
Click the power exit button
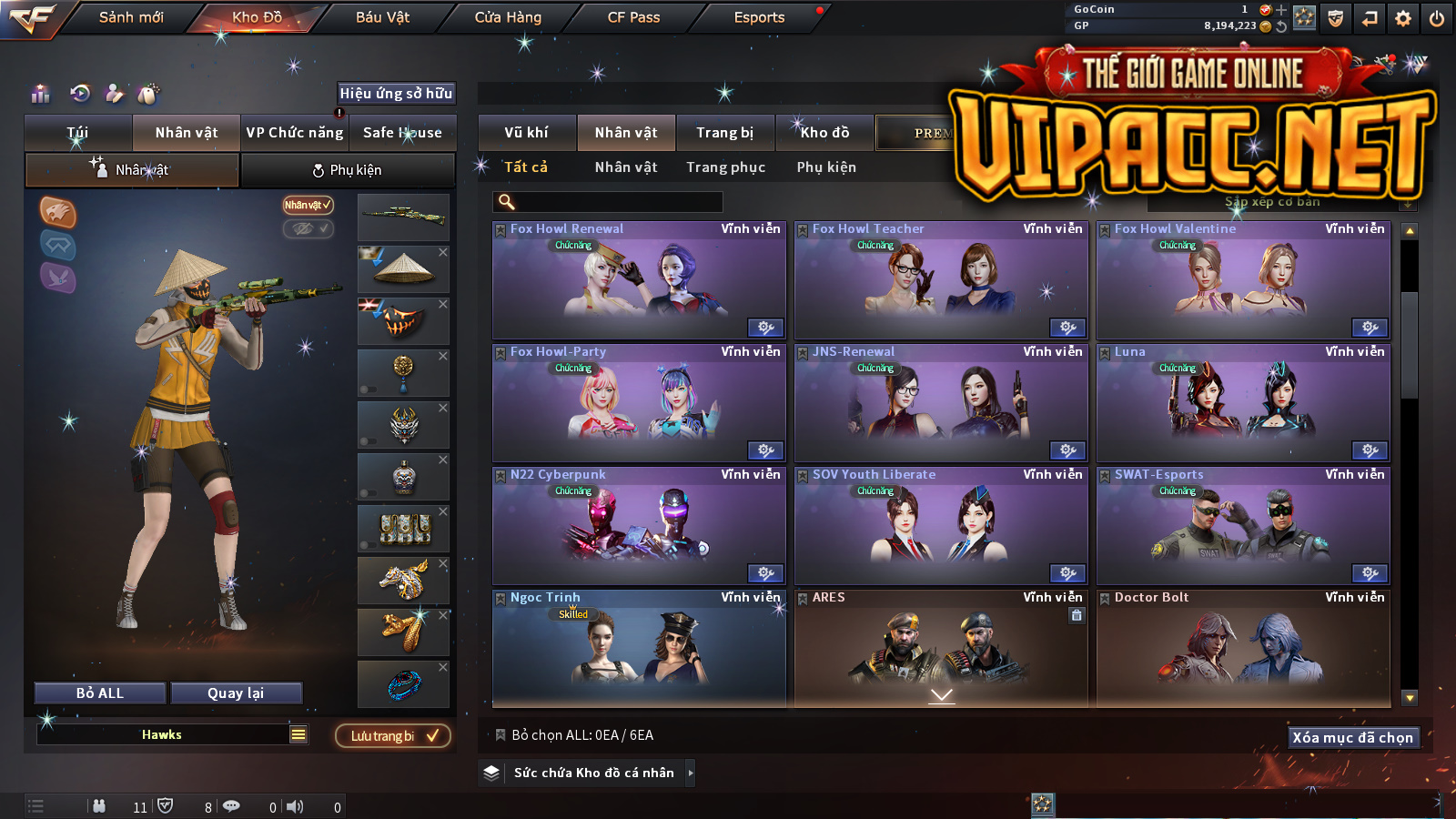pos(1437,18)
